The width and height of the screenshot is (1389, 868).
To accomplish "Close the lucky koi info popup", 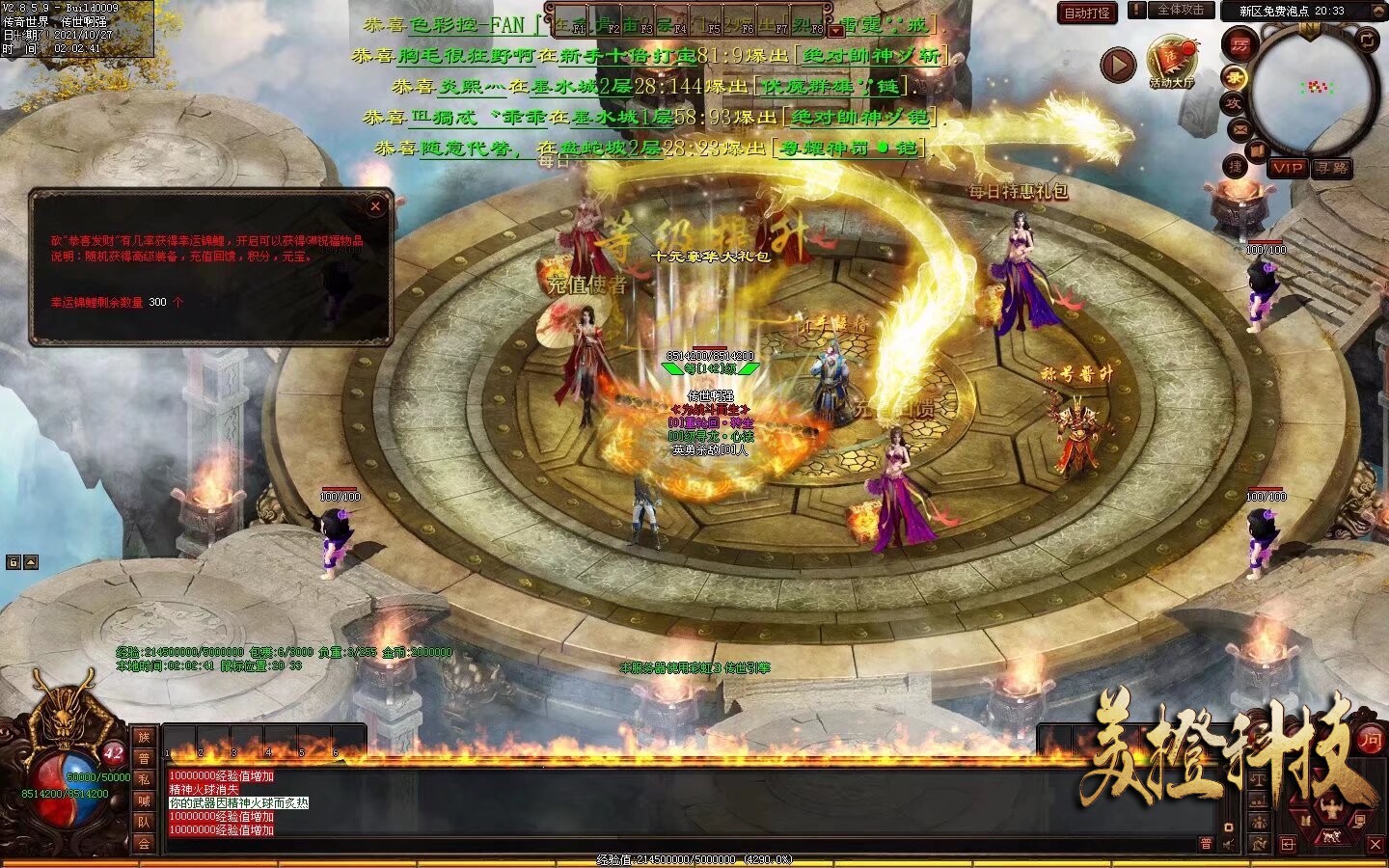I will 376,205.
